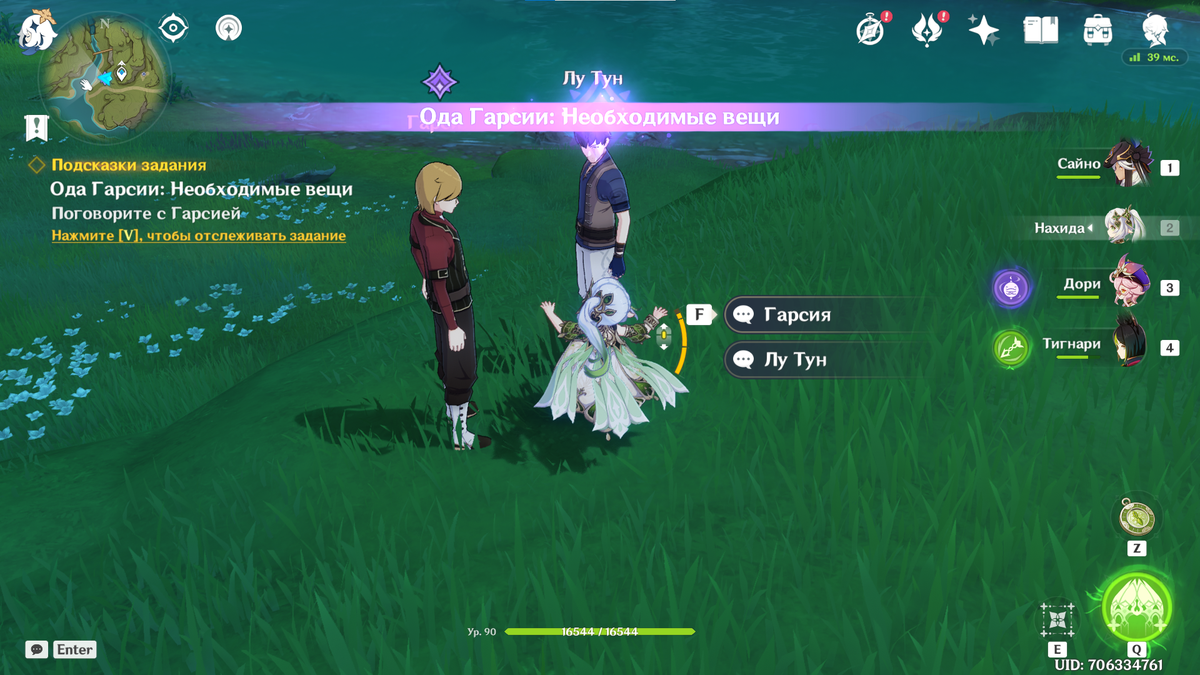Switch to party member Тигнари
The image size is (1200, 675).
click(1130, 345)
